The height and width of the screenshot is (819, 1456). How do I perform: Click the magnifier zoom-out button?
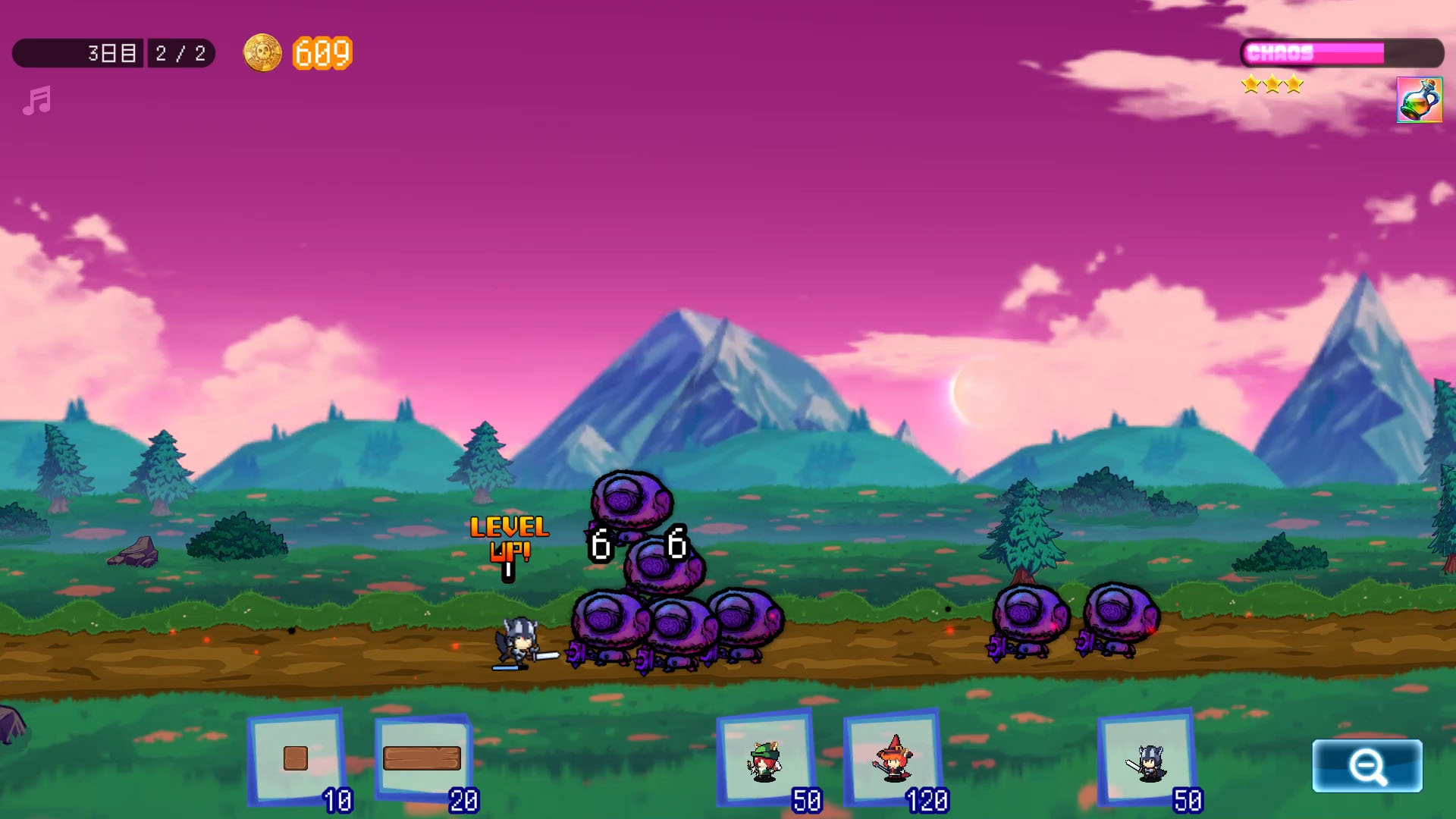(x=1367, y=766)
